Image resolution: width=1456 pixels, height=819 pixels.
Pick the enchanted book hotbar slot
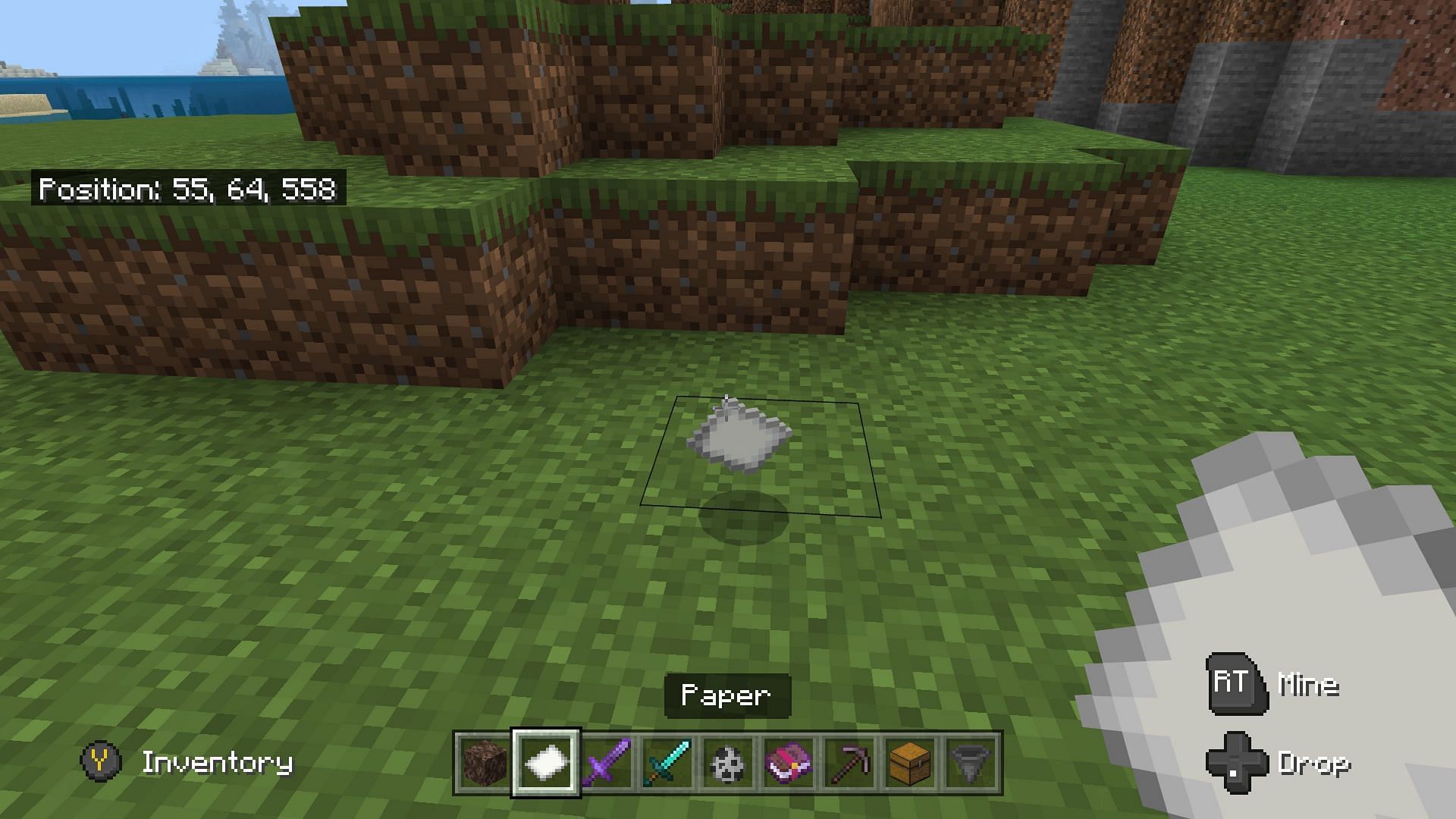789,763
